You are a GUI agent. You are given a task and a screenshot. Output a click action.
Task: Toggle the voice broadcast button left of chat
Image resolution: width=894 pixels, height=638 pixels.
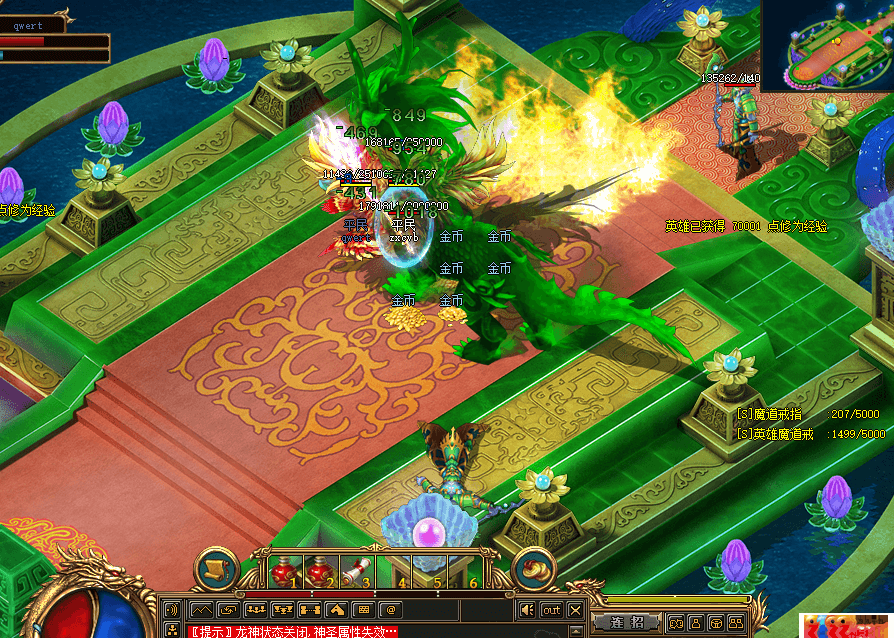[x=171, y=609]
